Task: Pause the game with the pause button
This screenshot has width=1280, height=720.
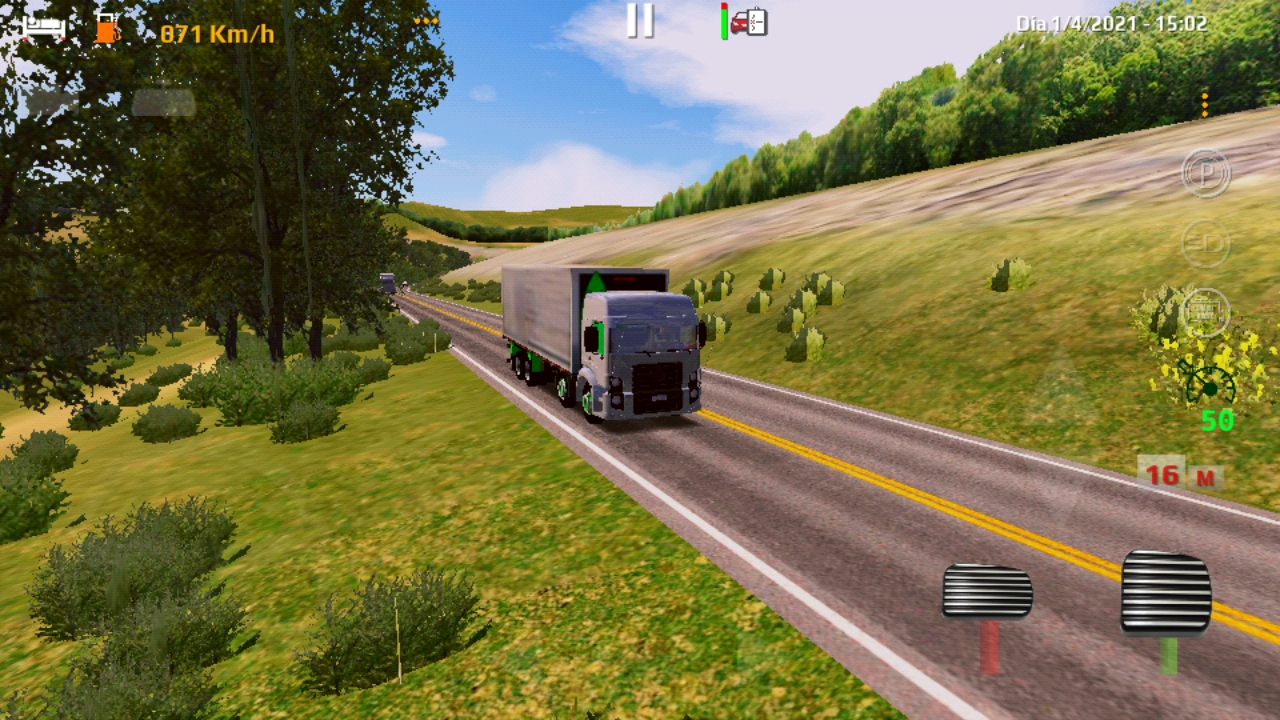Action: coord(640,21)
